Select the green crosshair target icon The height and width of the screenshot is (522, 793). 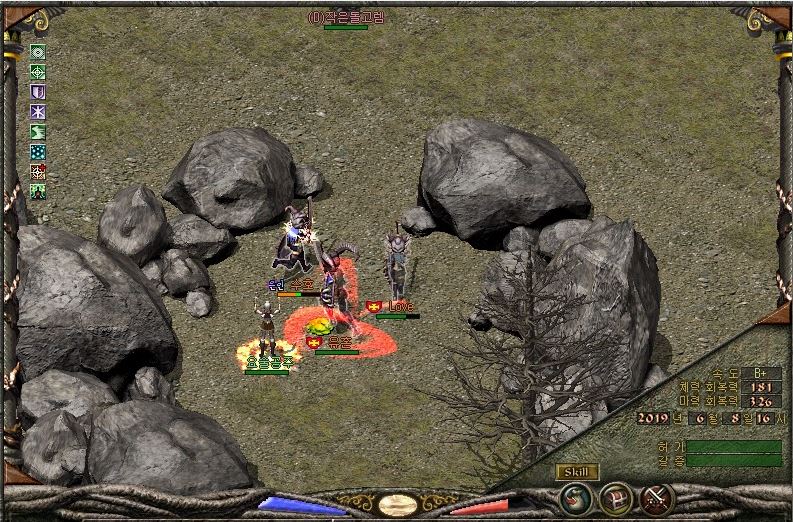coord(38,72)
